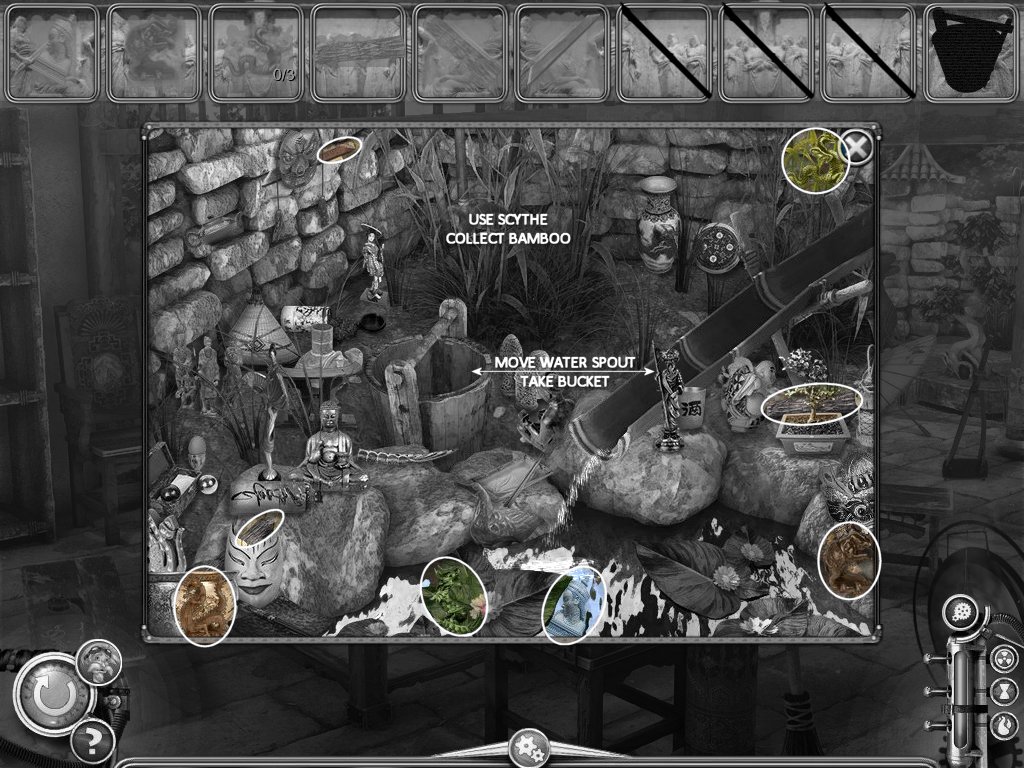Select the black bucket silhouette inventory slot

click(x=969, y=53)
